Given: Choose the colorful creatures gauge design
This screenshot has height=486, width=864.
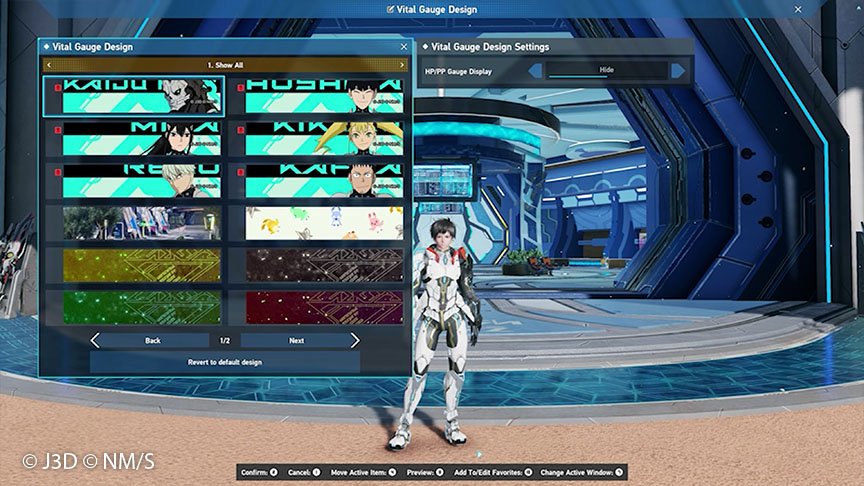Looking at the screenshot, I should coord(324,223).
